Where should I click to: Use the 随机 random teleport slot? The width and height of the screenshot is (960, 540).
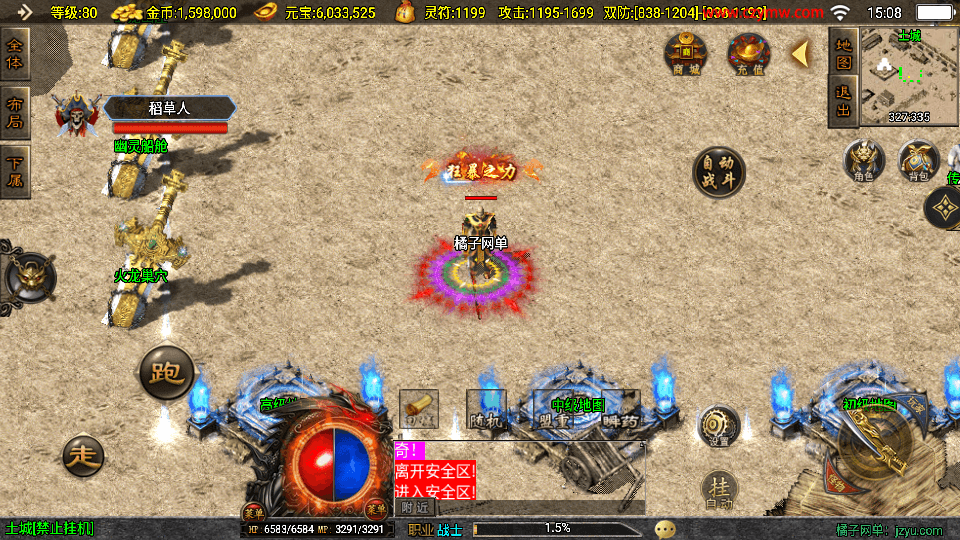pyautogui.click(x=486, y=411)
